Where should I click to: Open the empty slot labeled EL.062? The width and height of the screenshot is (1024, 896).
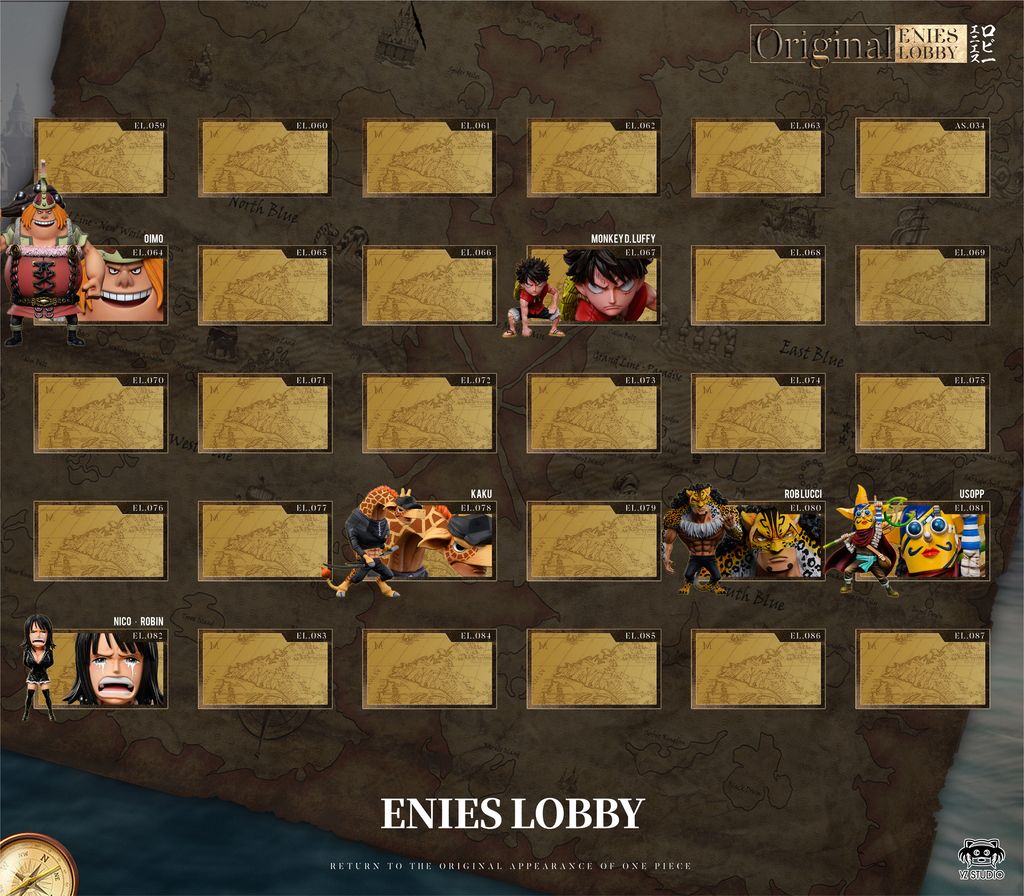(593, 157)
